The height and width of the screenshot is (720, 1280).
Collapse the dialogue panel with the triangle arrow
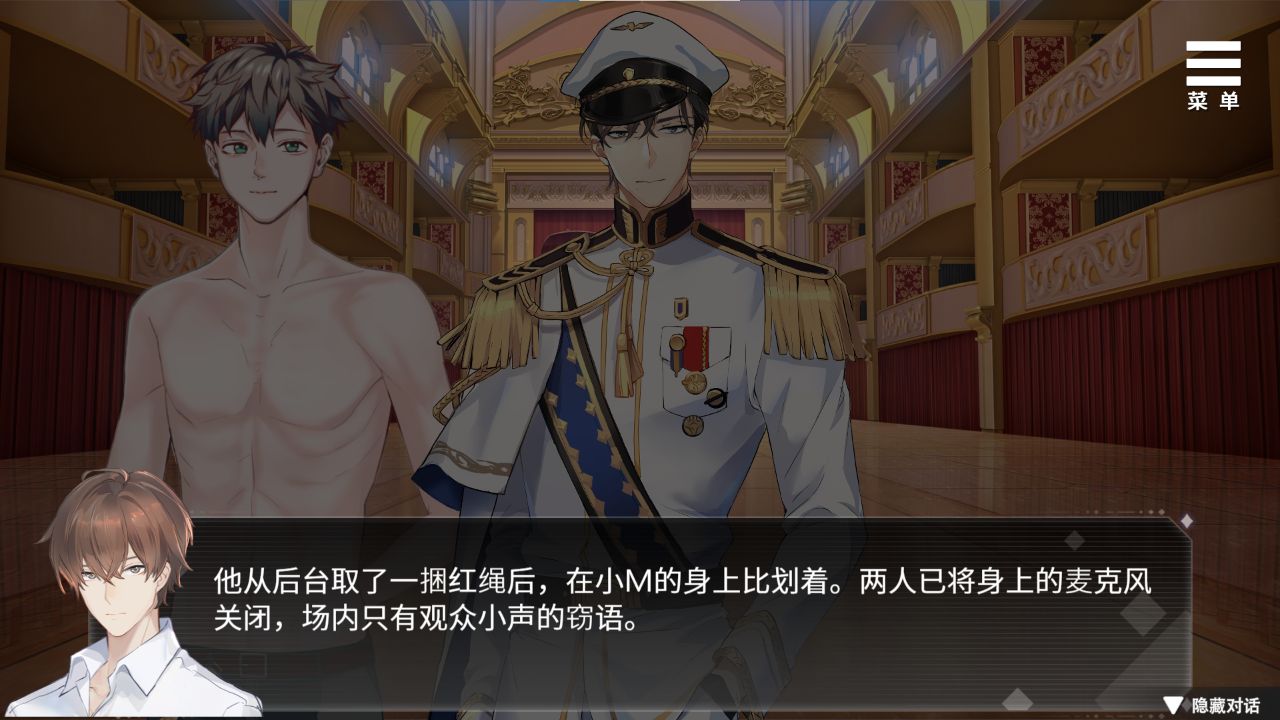point(1172,707)
